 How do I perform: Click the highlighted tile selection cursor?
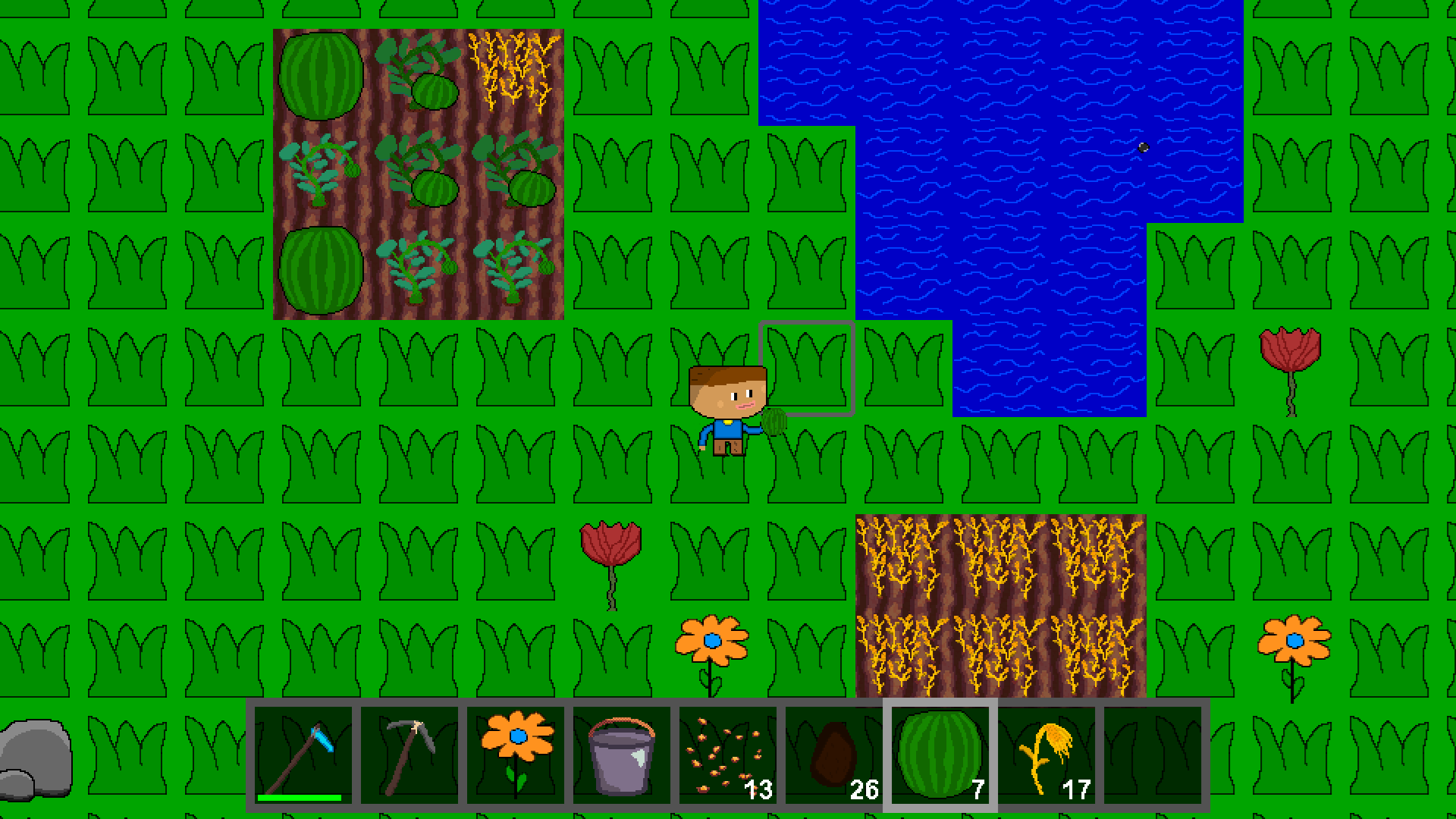(808, 369)
